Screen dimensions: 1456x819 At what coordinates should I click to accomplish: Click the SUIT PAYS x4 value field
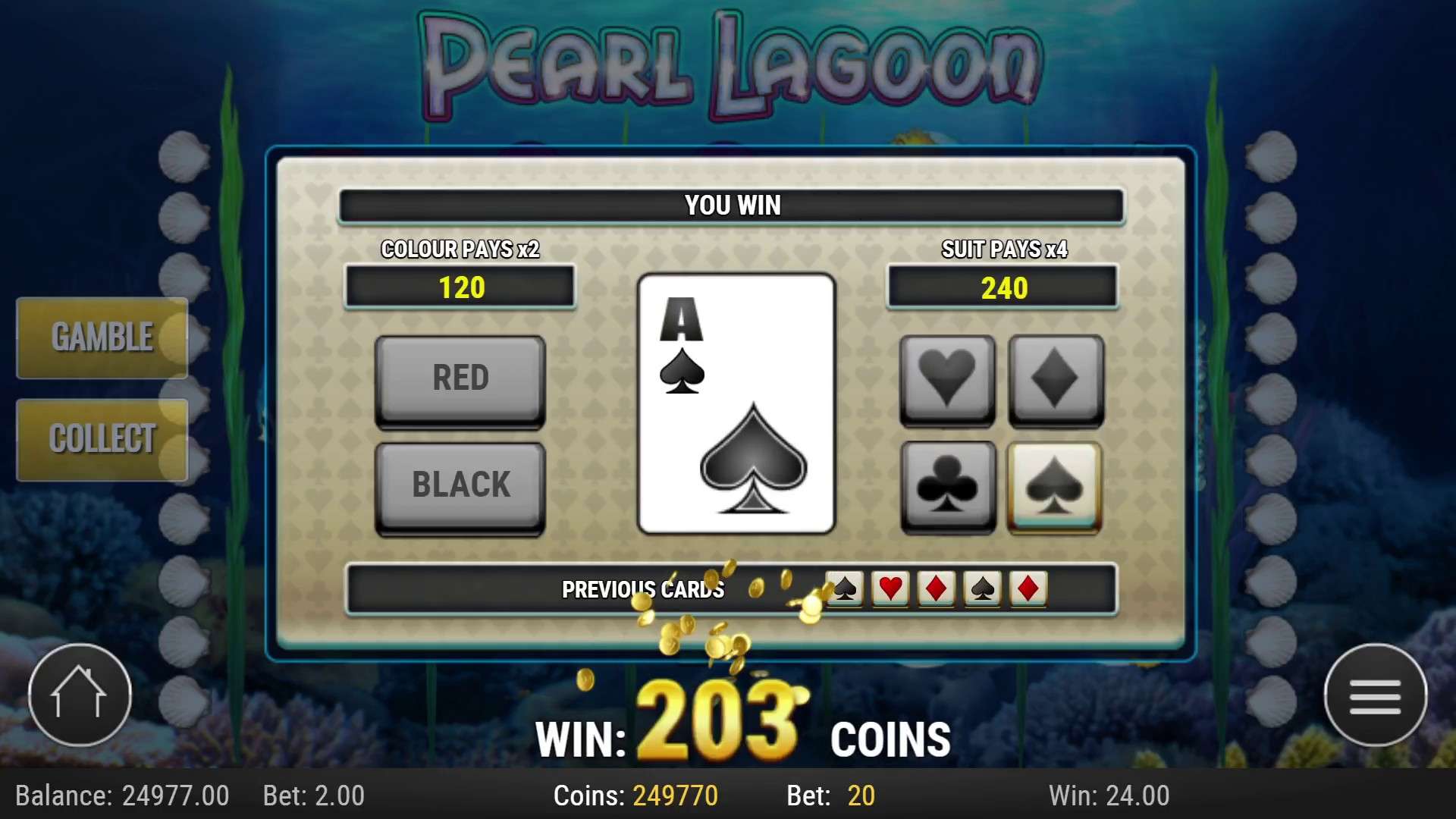(x=1001, y=287)
